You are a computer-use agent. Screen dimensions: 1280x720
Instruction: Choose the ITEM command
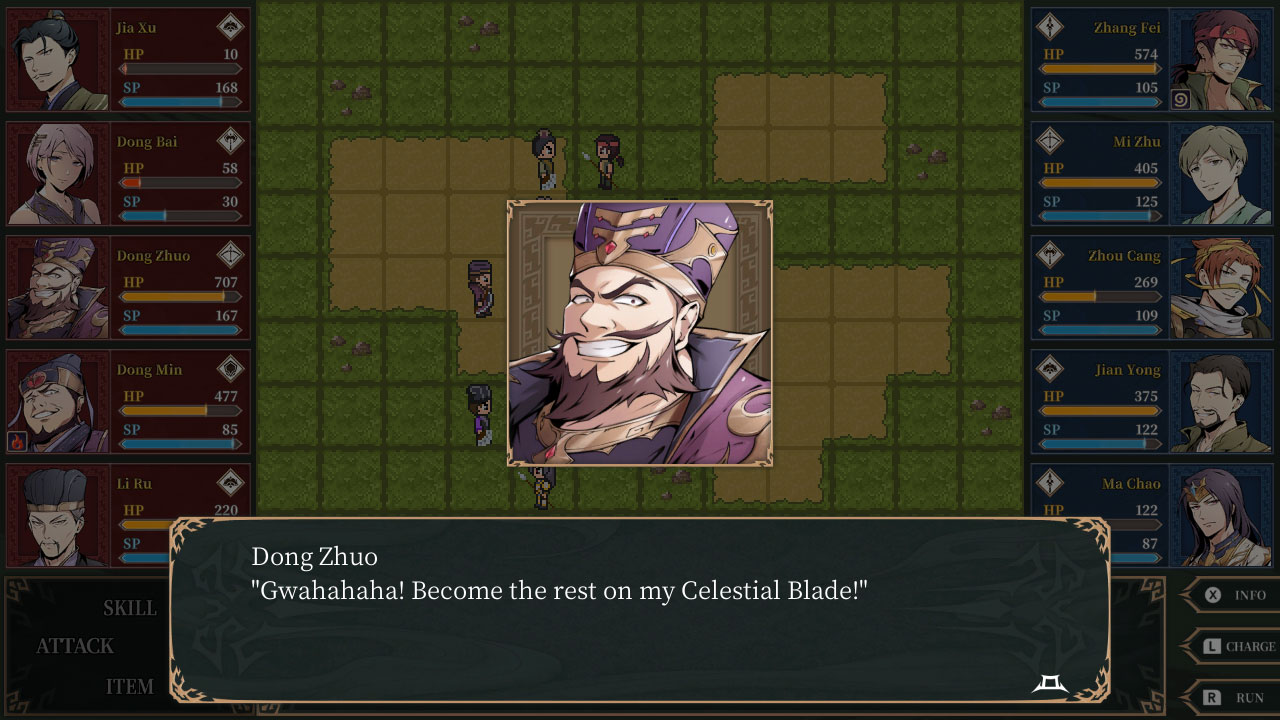pyautogui.click(x=130, y=686)
